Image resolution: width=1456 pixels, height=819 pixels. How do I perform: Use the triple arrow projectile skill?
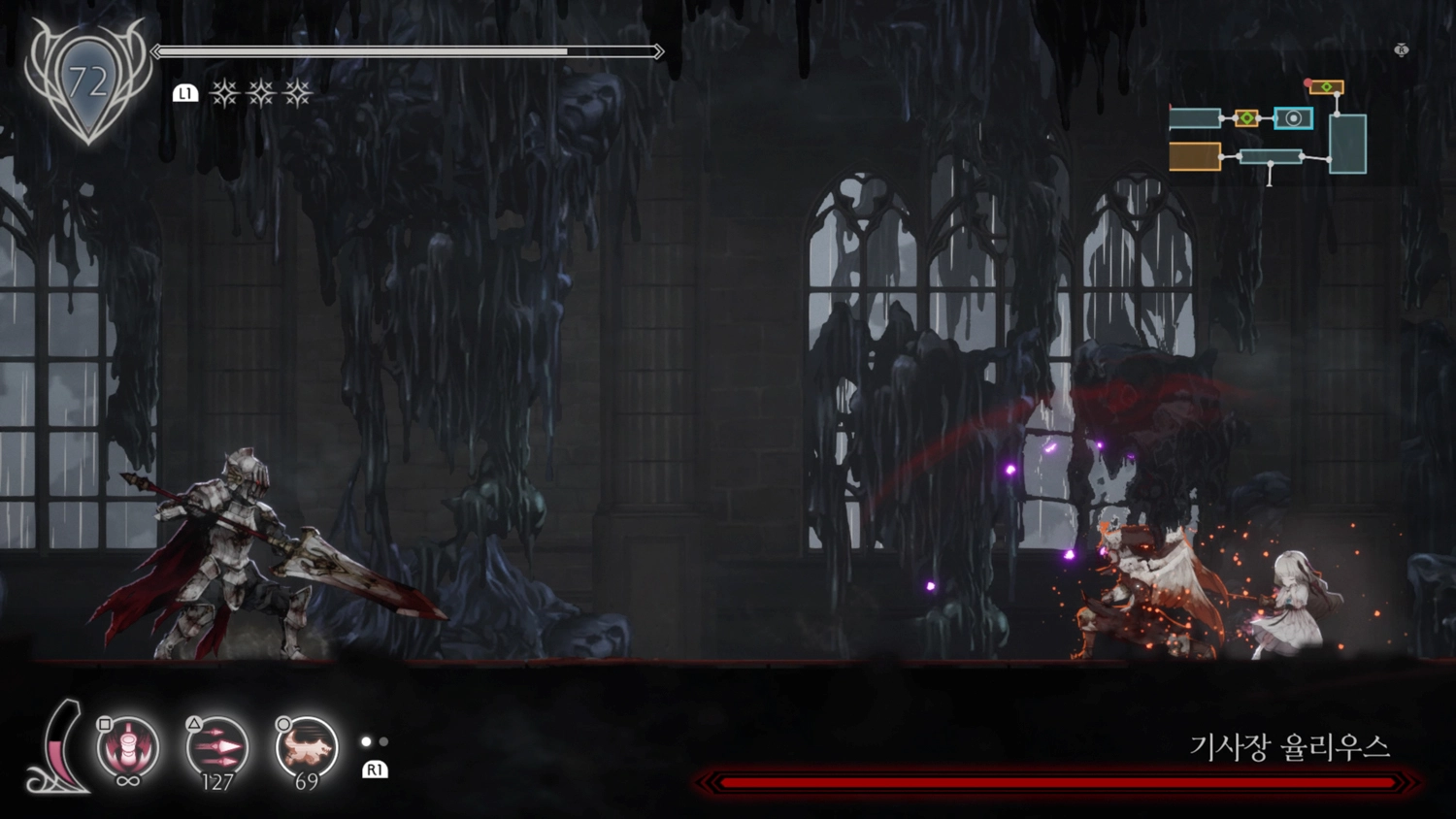coord(217,748)
